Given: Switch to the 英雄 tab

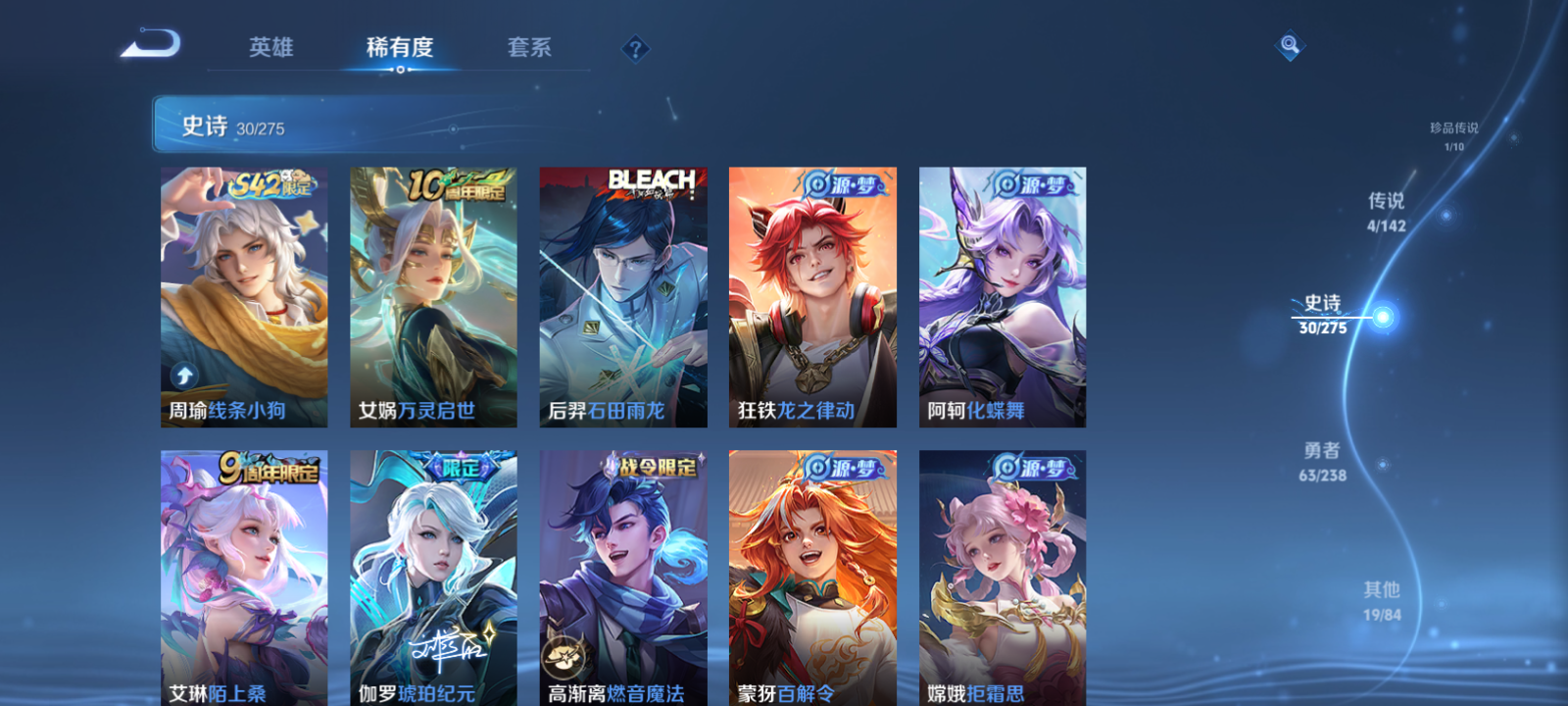Looking at the screenshot, I should pyautogui.click(x=270, y=48).
